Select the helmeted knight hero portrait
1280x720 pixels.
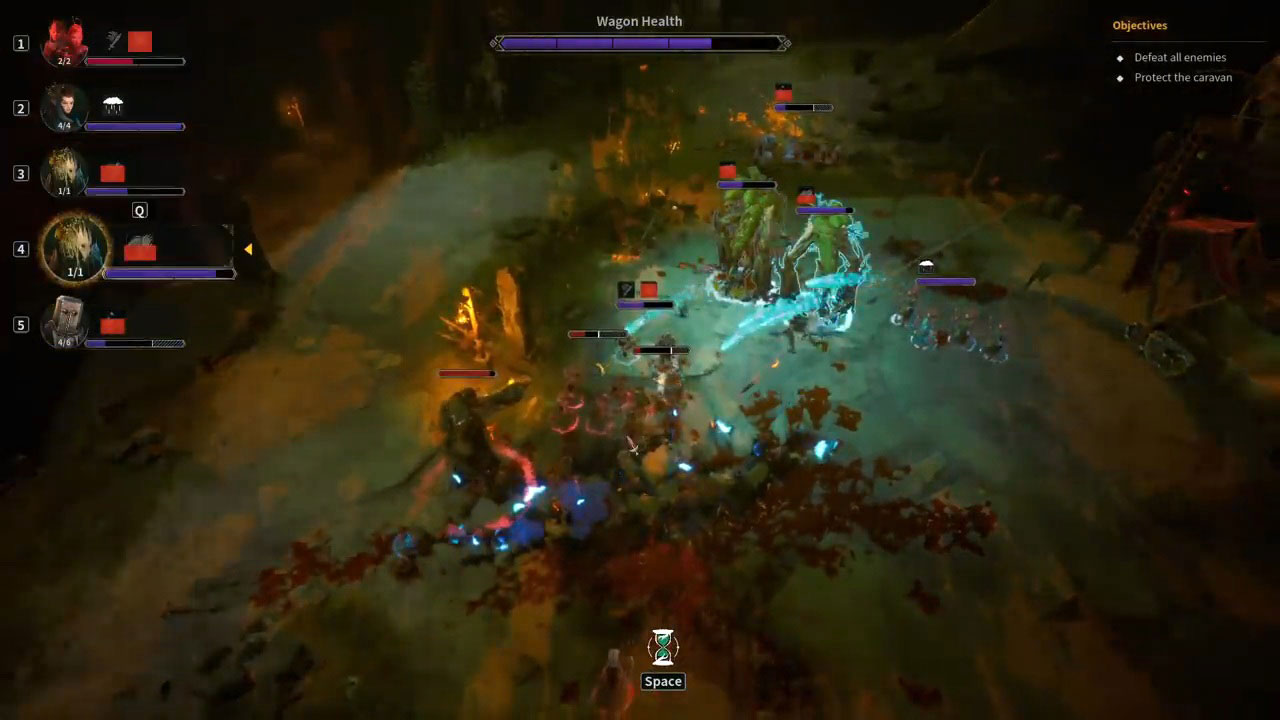(64, 323)
